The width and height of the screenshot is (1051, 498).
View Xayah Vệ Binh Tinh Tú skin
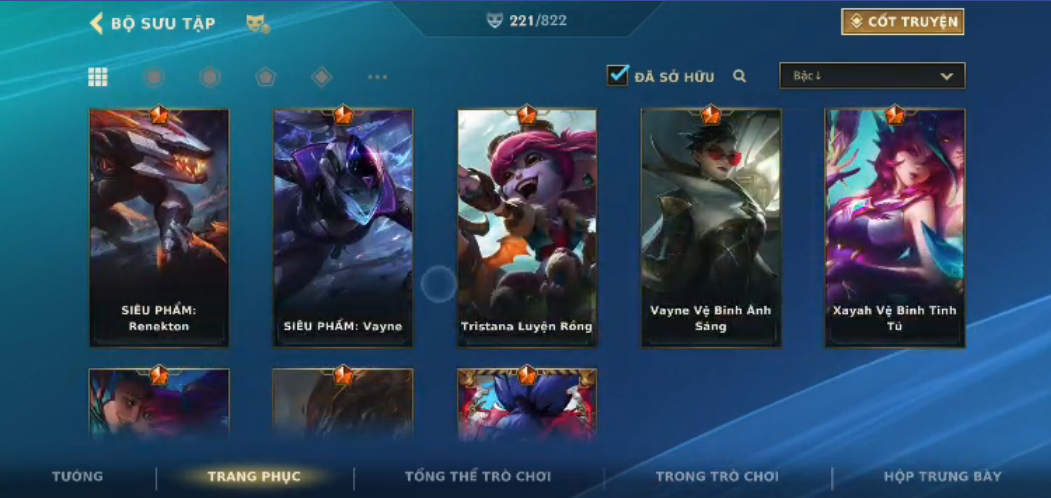pyautogui.click(x=895, y=228)
